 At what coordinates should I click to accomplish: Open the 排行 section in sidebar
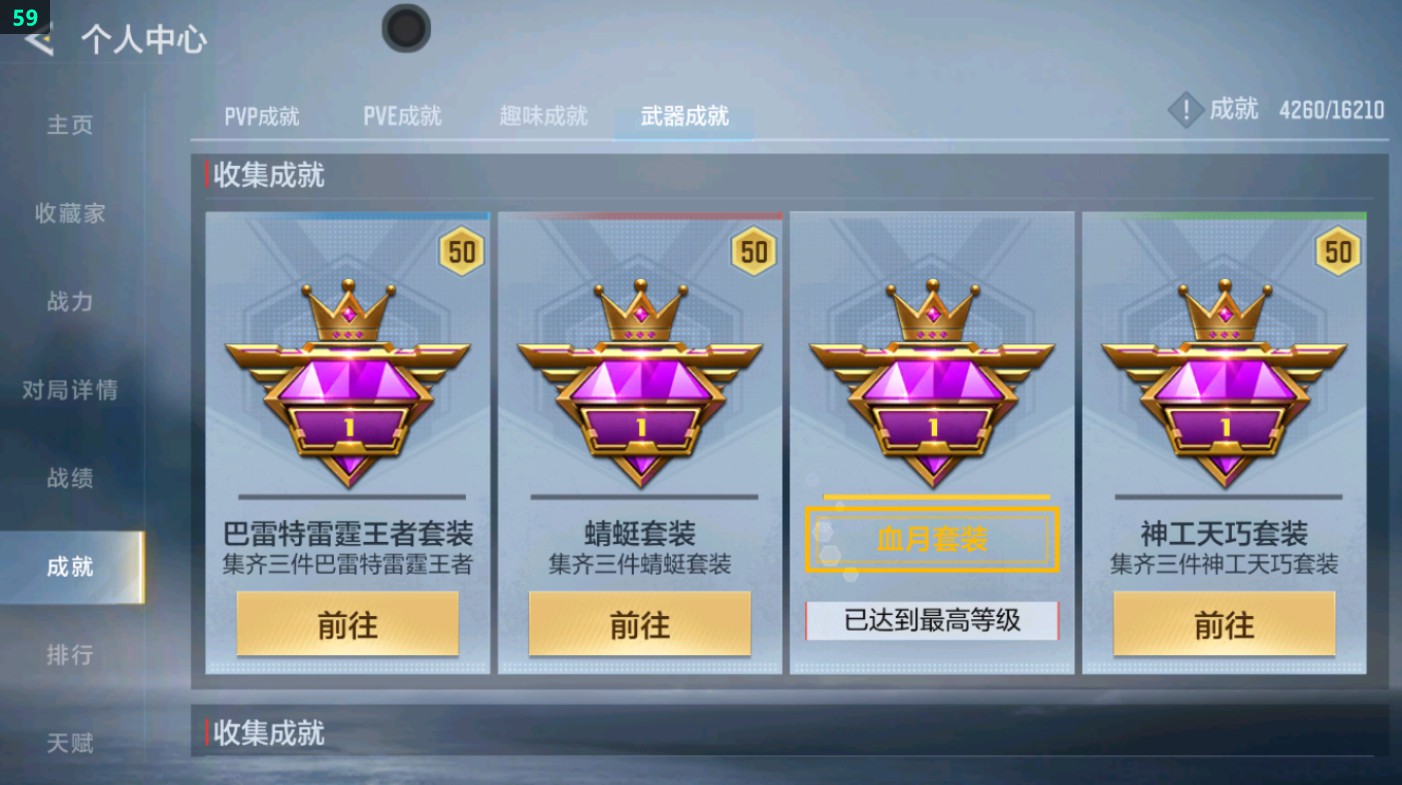click(66, 654)
